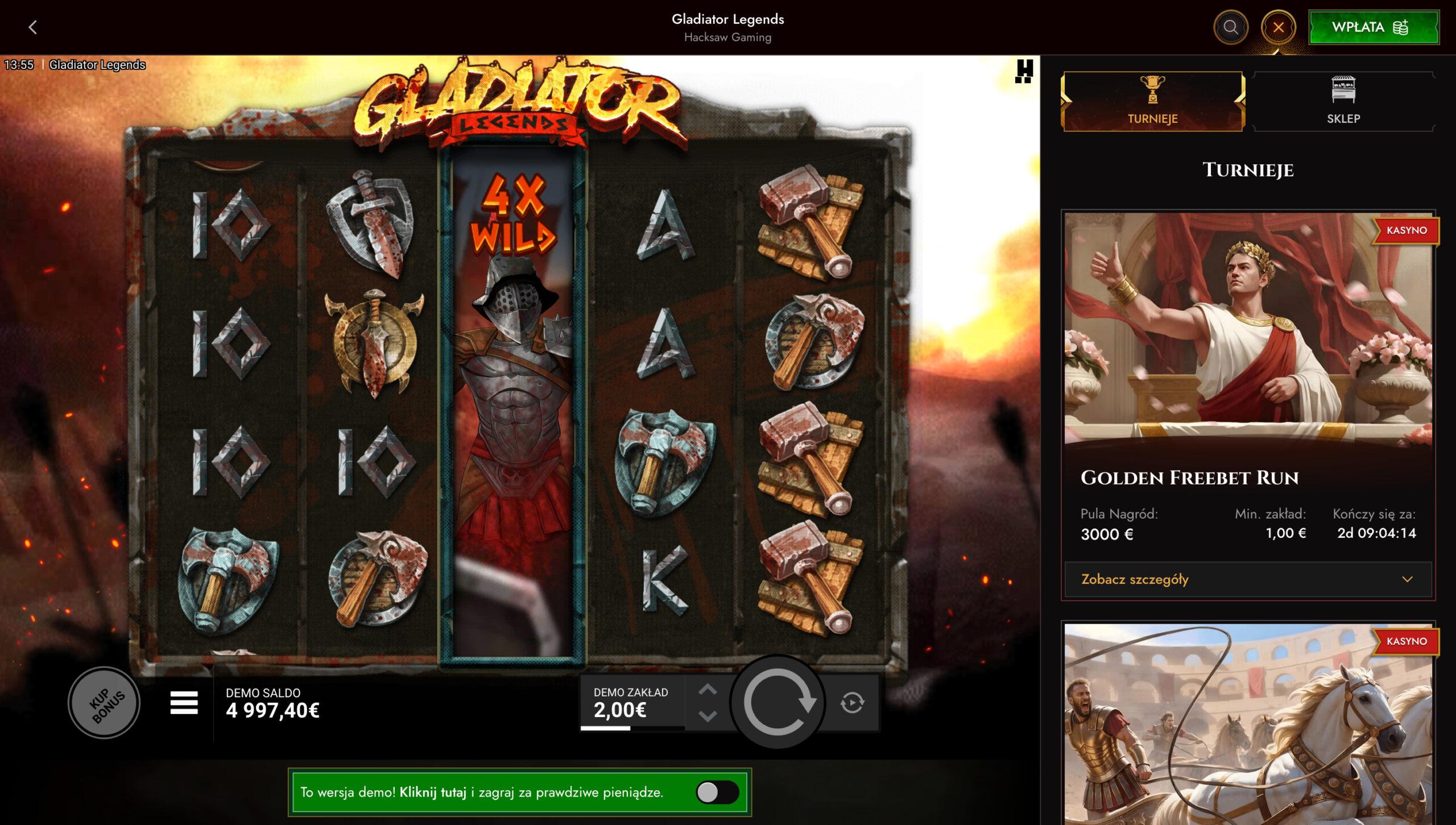
Task: Click the green WPŁATA button
Action: pos(1374,26)
